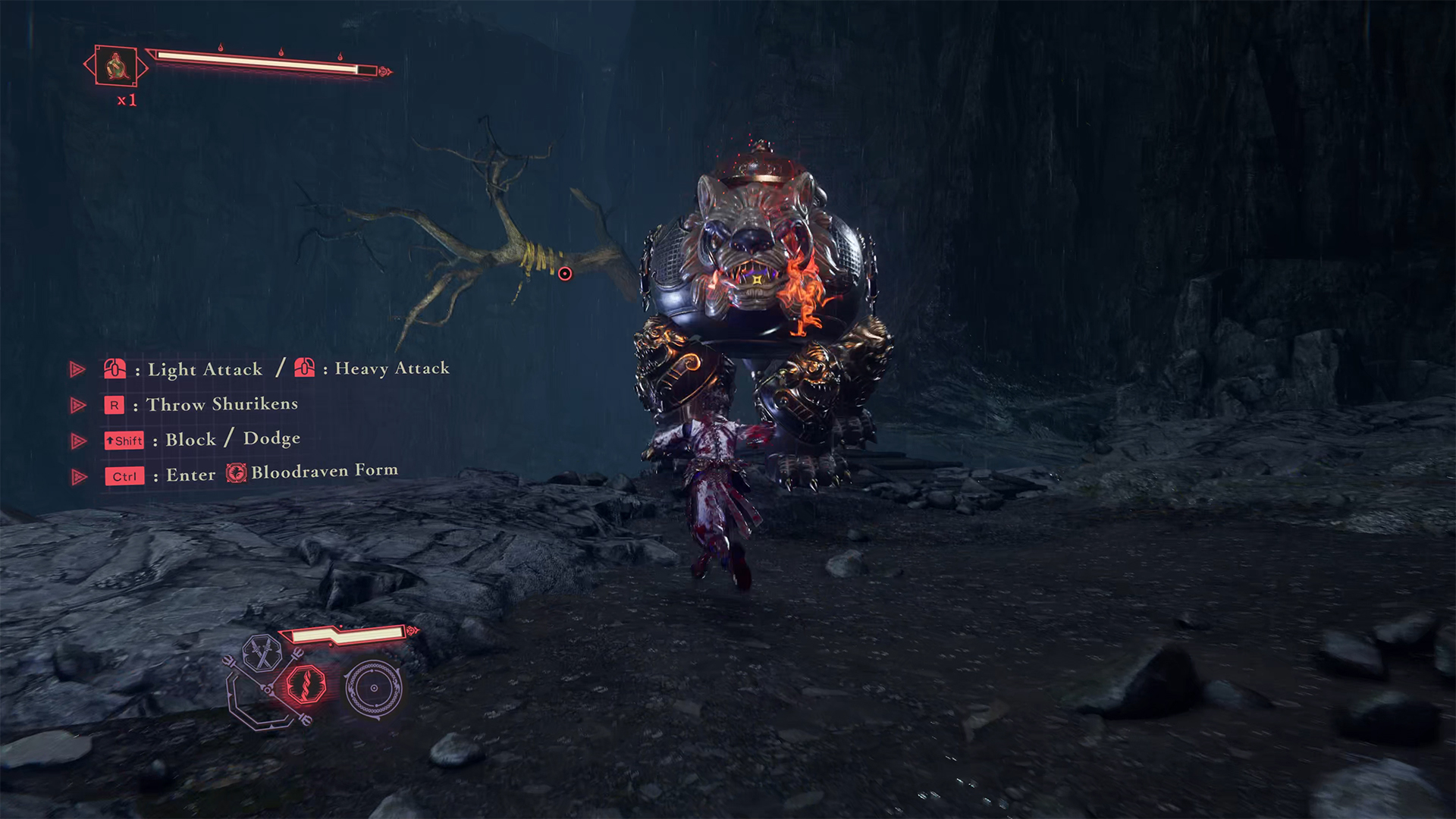
Task: Use the green potion flask item
Action: click(x=116, y=66)
